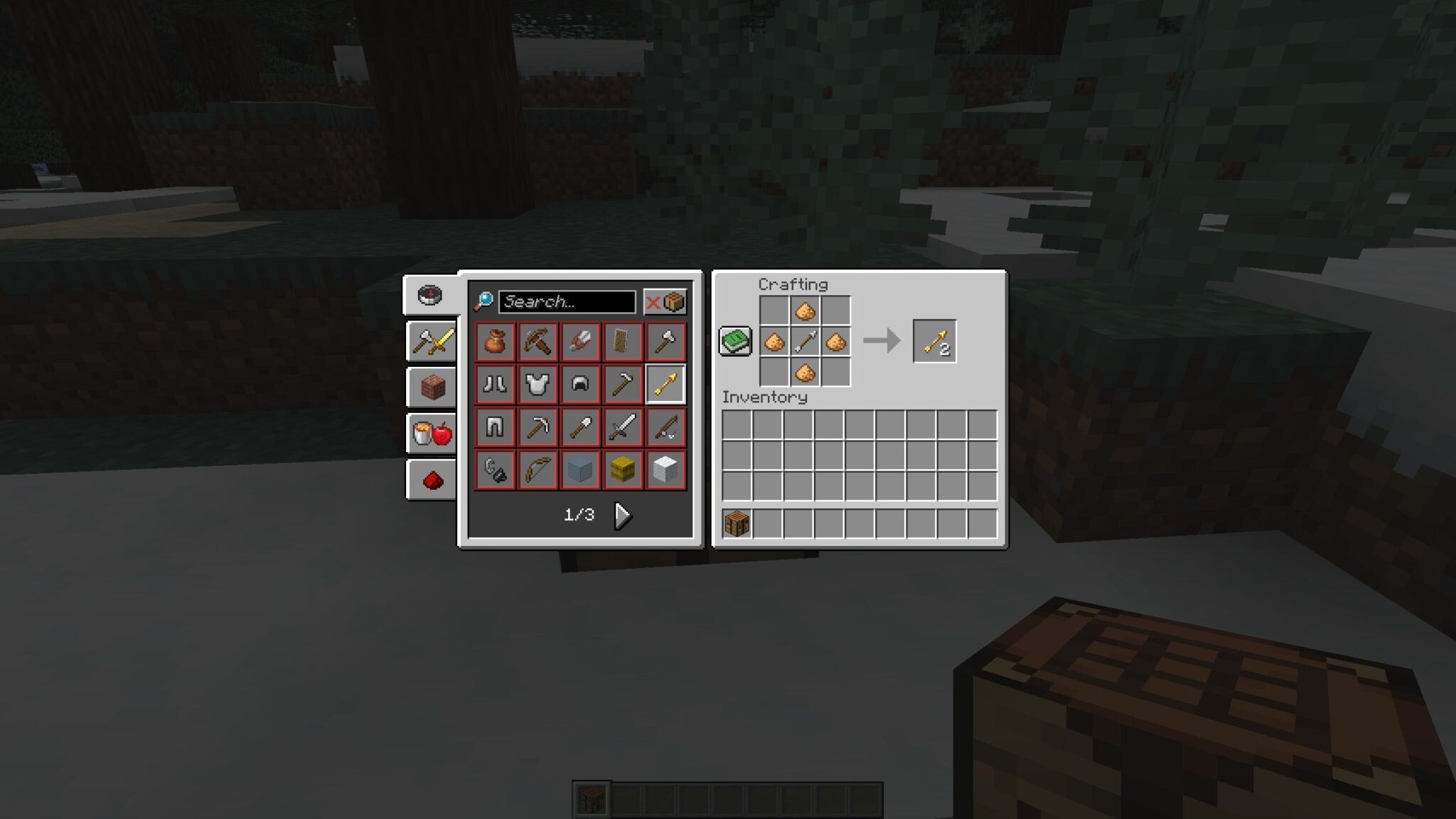The image size is (1456, 819).
Task: Open the shield recipe
Action: [623, 341]
